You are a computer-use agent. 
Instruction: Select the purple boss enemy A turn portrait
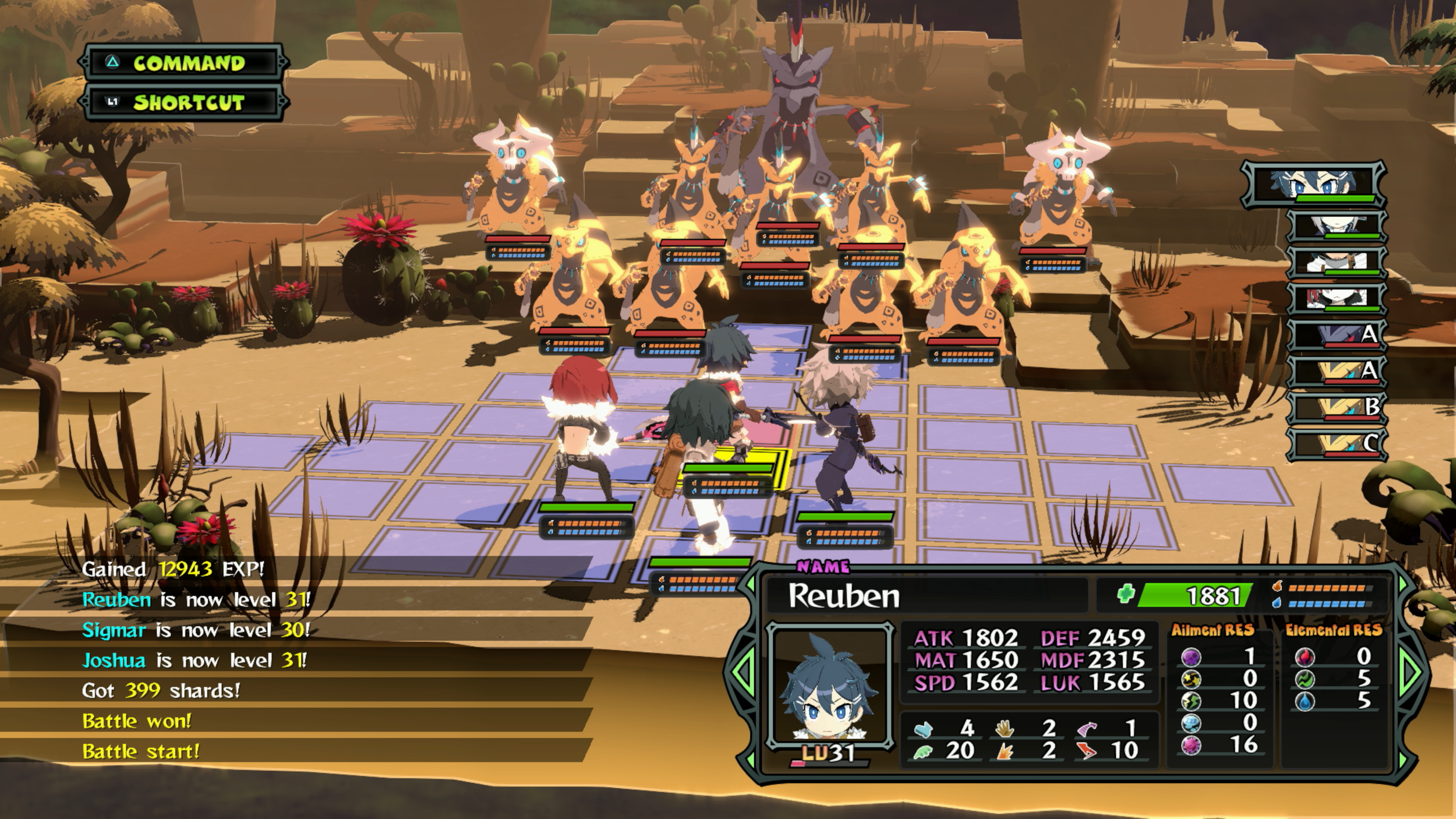[1336, 336]
